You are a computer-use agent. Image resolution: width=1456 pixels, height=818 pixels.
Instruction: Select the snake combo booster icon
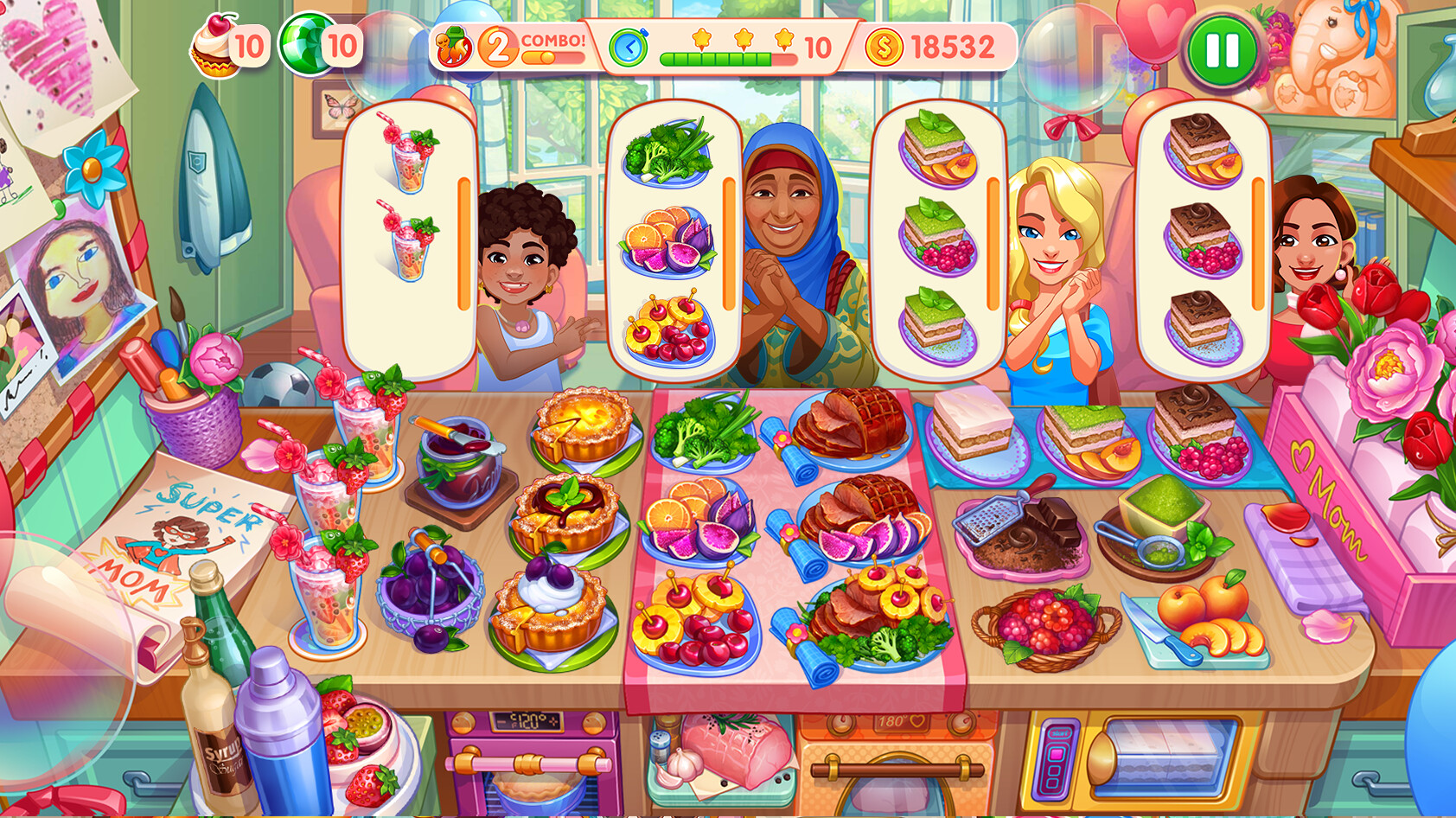[x=453, y=45]
